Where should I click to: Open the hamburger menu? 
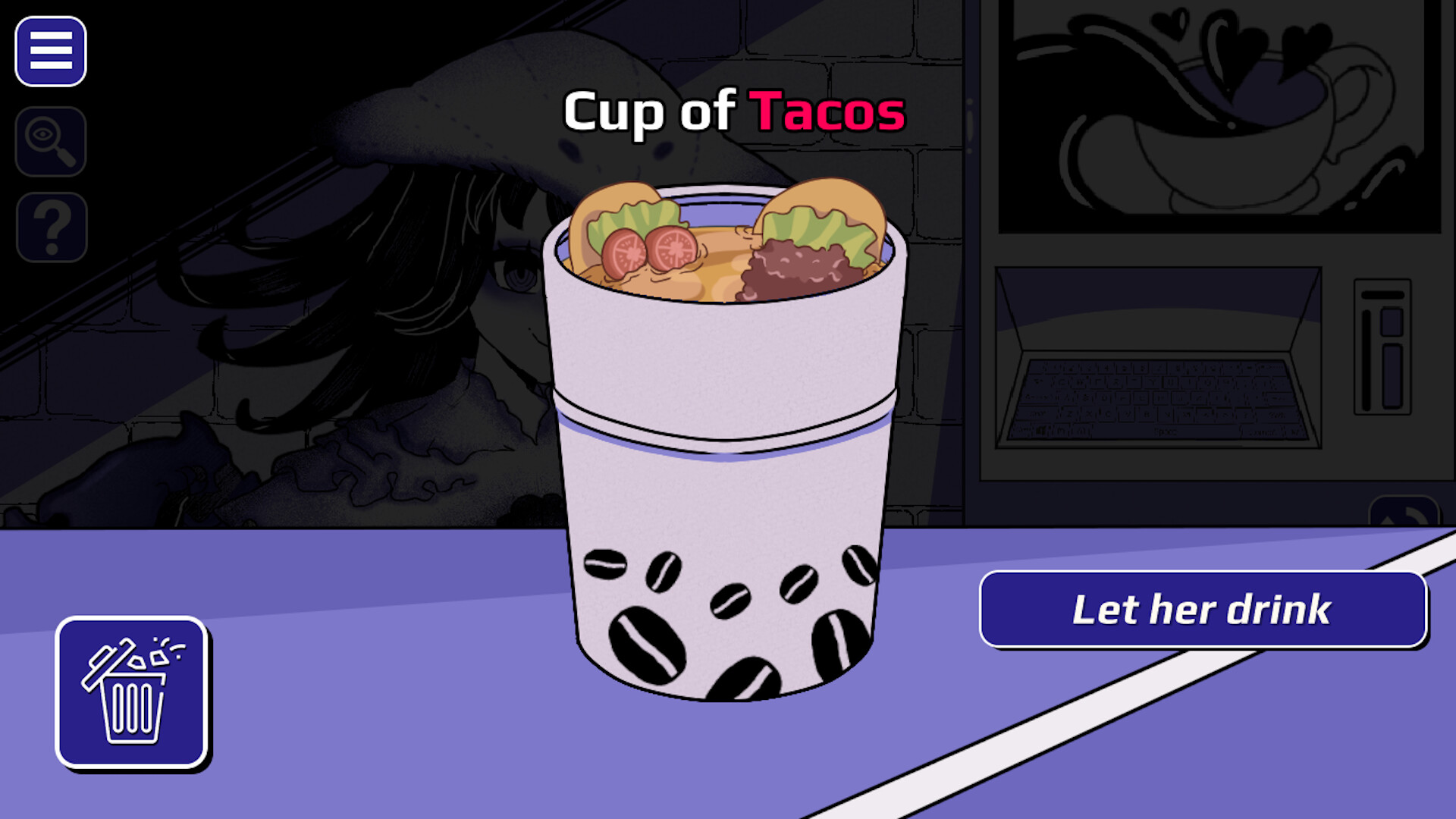(x=51, y=52)
